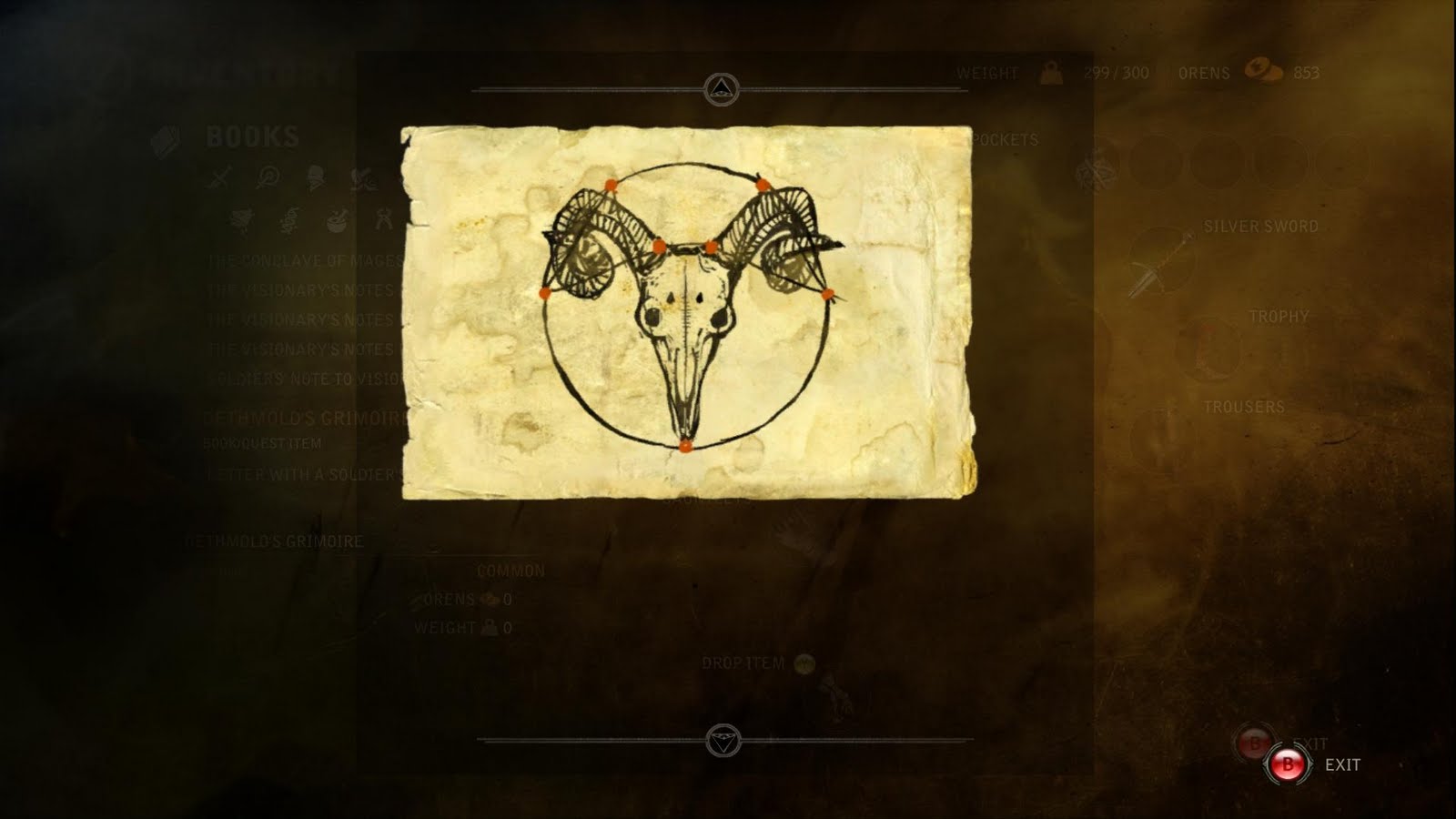Click the tongs crafting category icon
Viewport: 1456px width, 819px height.
[x=382, y=218]
